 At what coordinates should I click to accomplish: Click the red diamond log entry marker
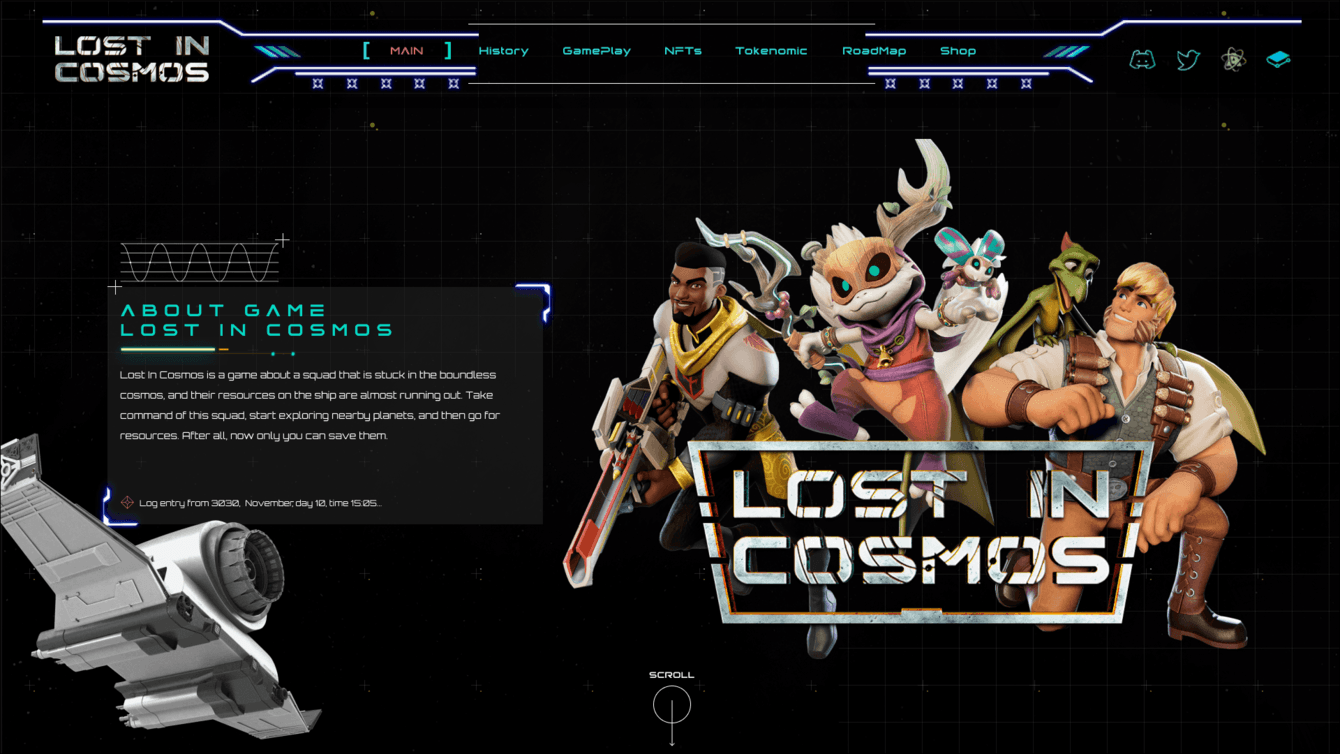point(127,503)
